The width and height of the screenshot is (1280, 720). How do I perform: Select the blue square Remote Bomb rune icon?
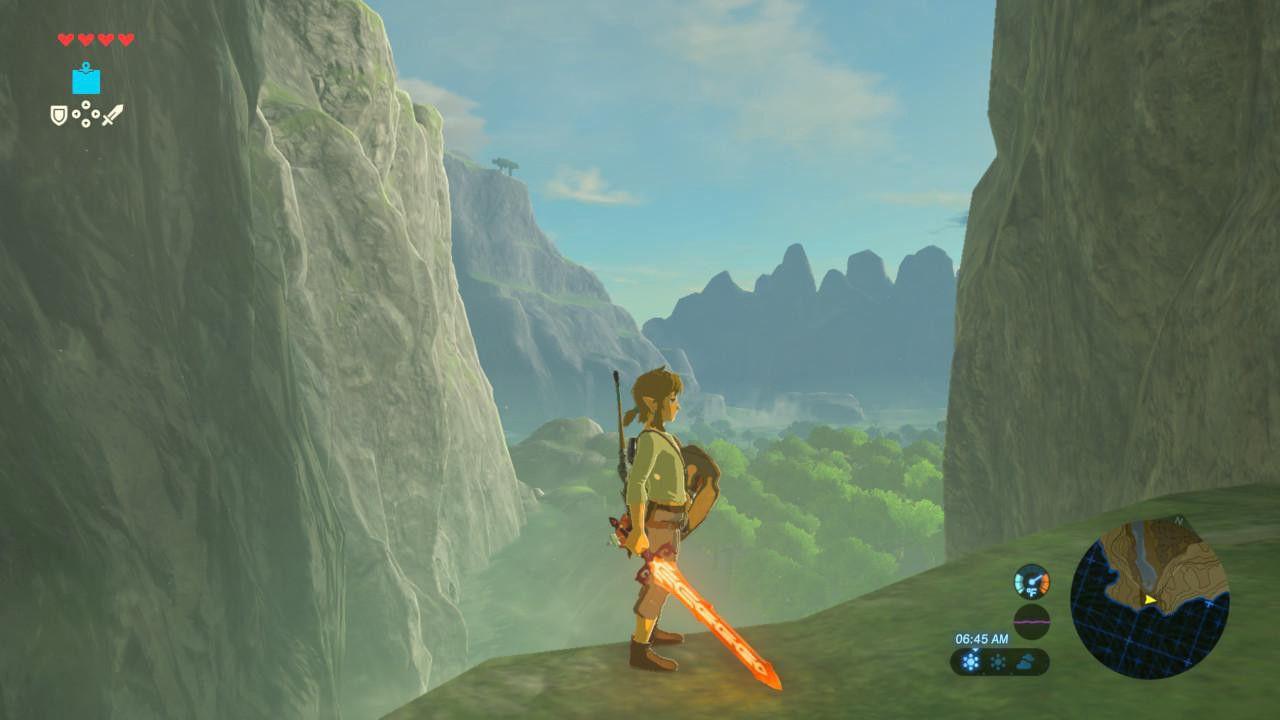click(x=86, y=80)
